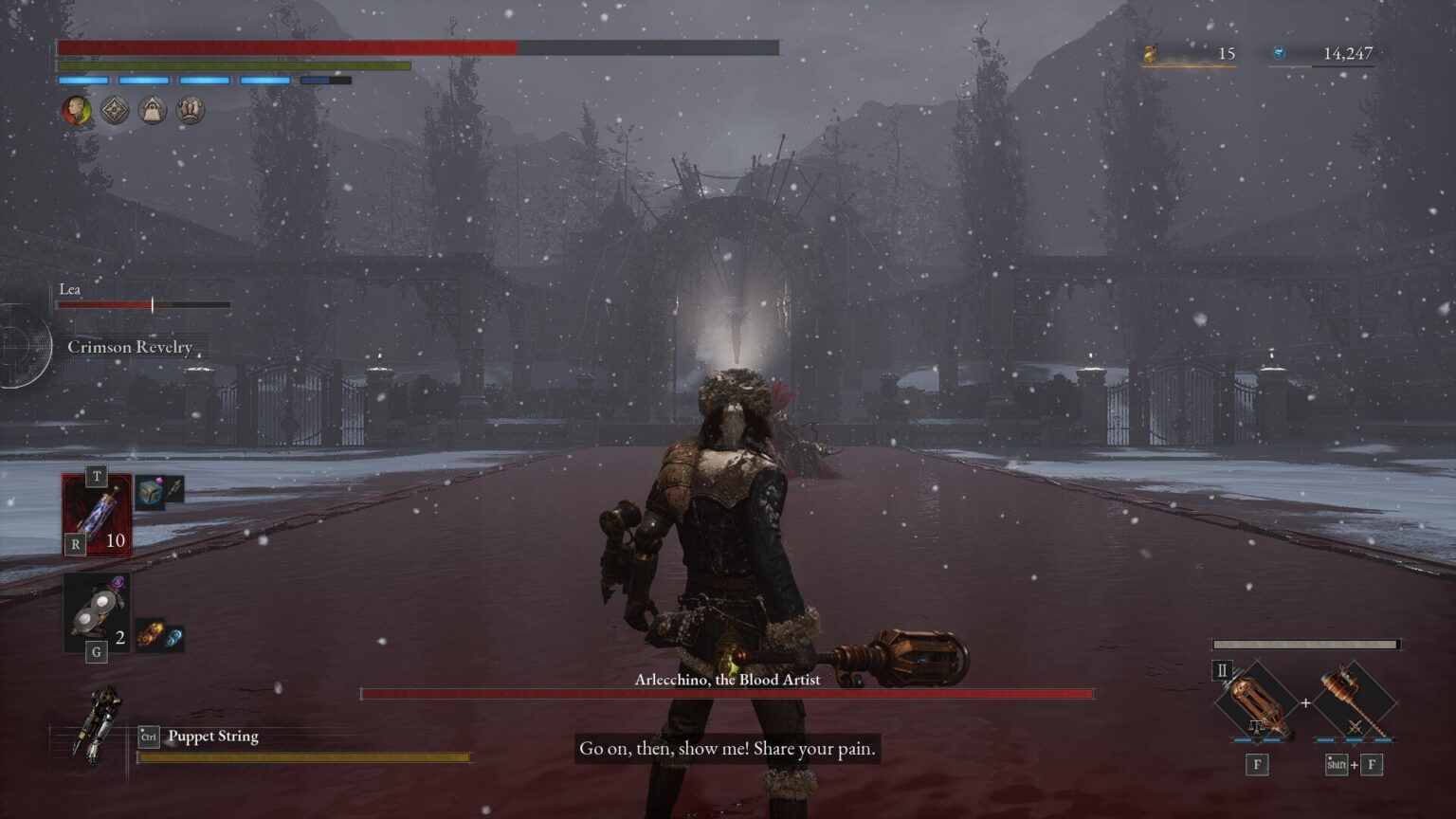Select the blue Pulse Cell consumable slot
Image resolution: width=1456 pixels, height=819 pixels.
tap(95, 517)
